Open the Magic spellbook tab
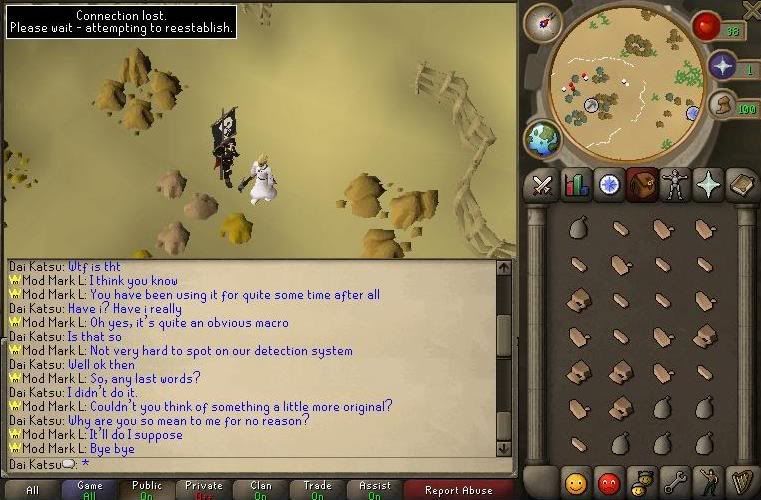This screenshot has width=761, height=500. (741, 185)
